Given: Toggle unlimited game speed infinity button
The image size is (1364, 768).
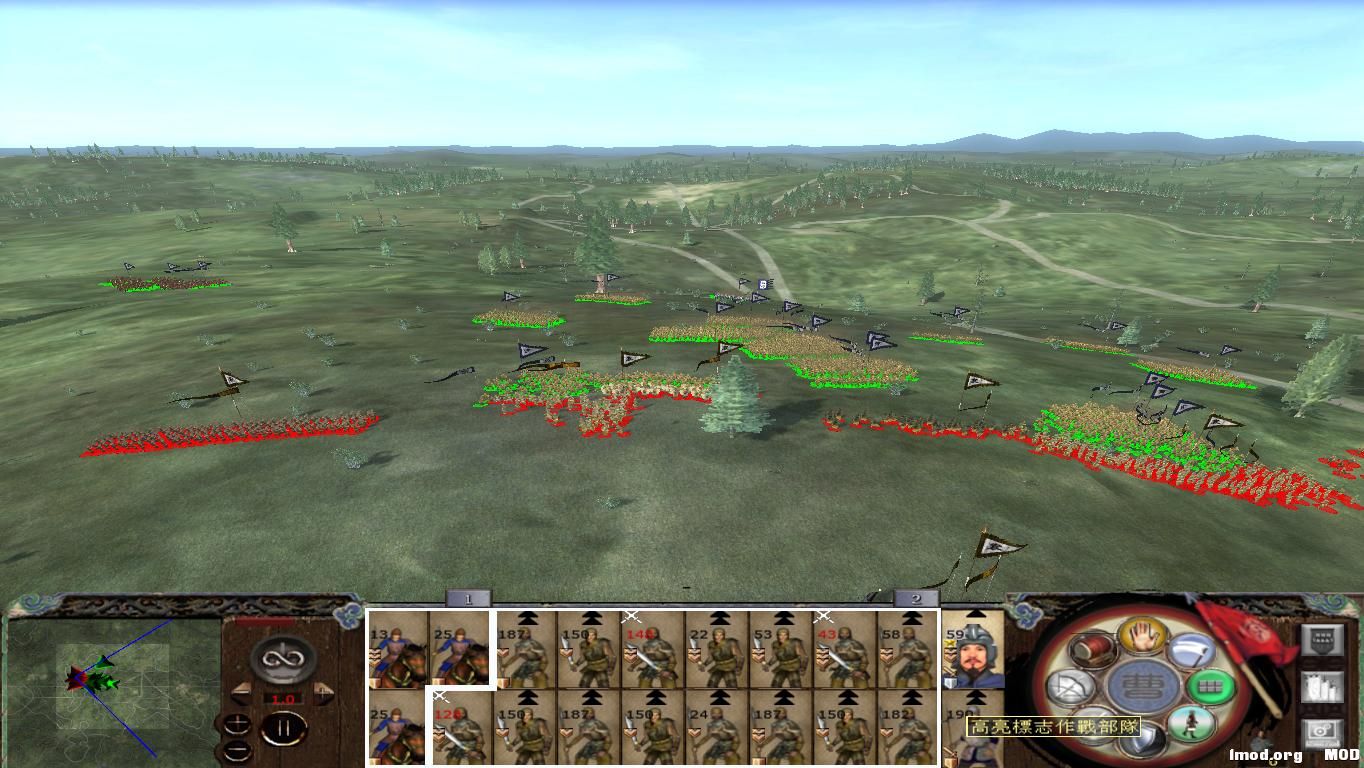Looking at the screenshot, I should pyautogui.click(x=281, y=659).
